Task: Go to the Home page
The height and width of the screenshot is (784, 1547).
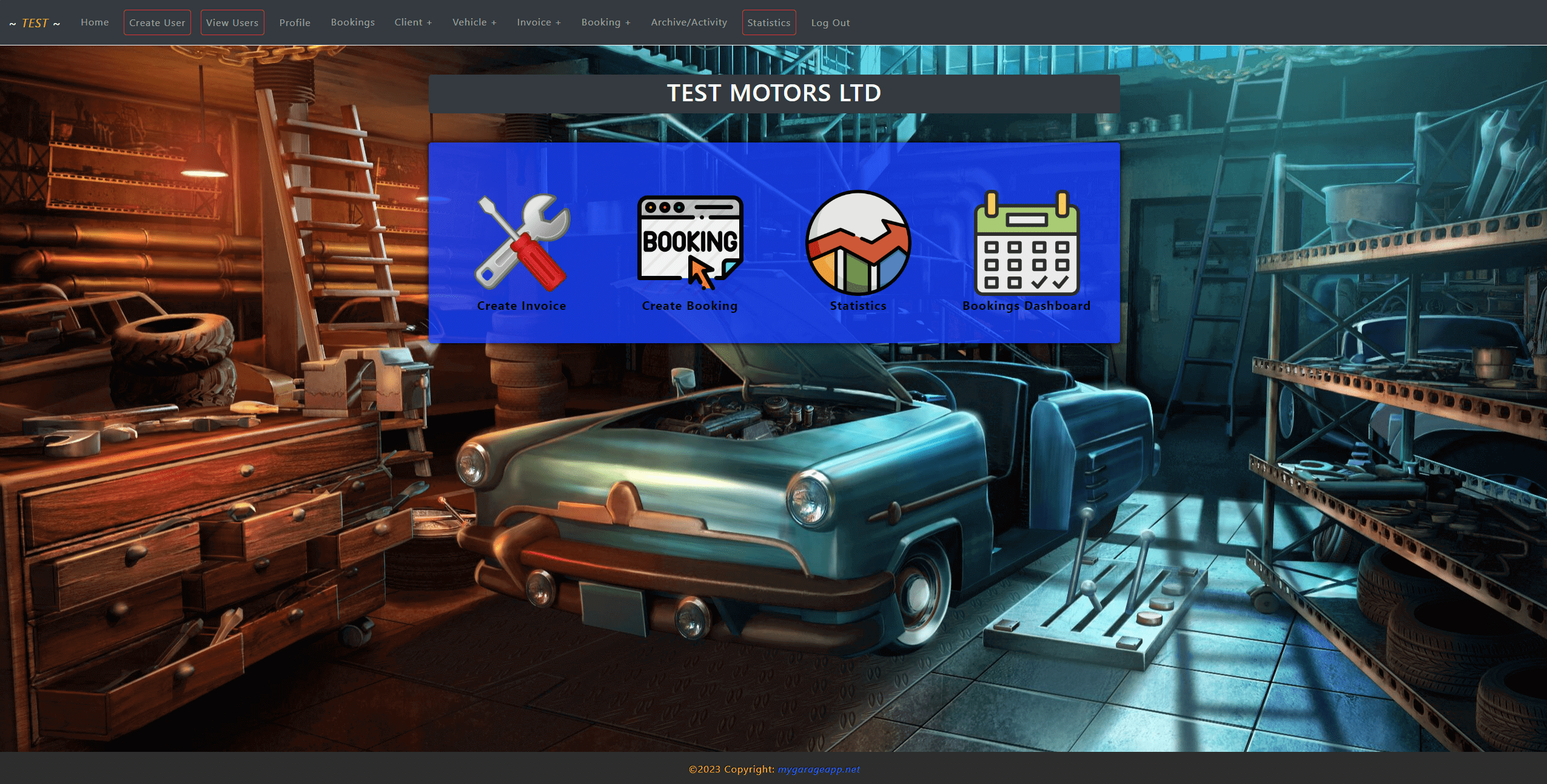Action: (95, 22)
